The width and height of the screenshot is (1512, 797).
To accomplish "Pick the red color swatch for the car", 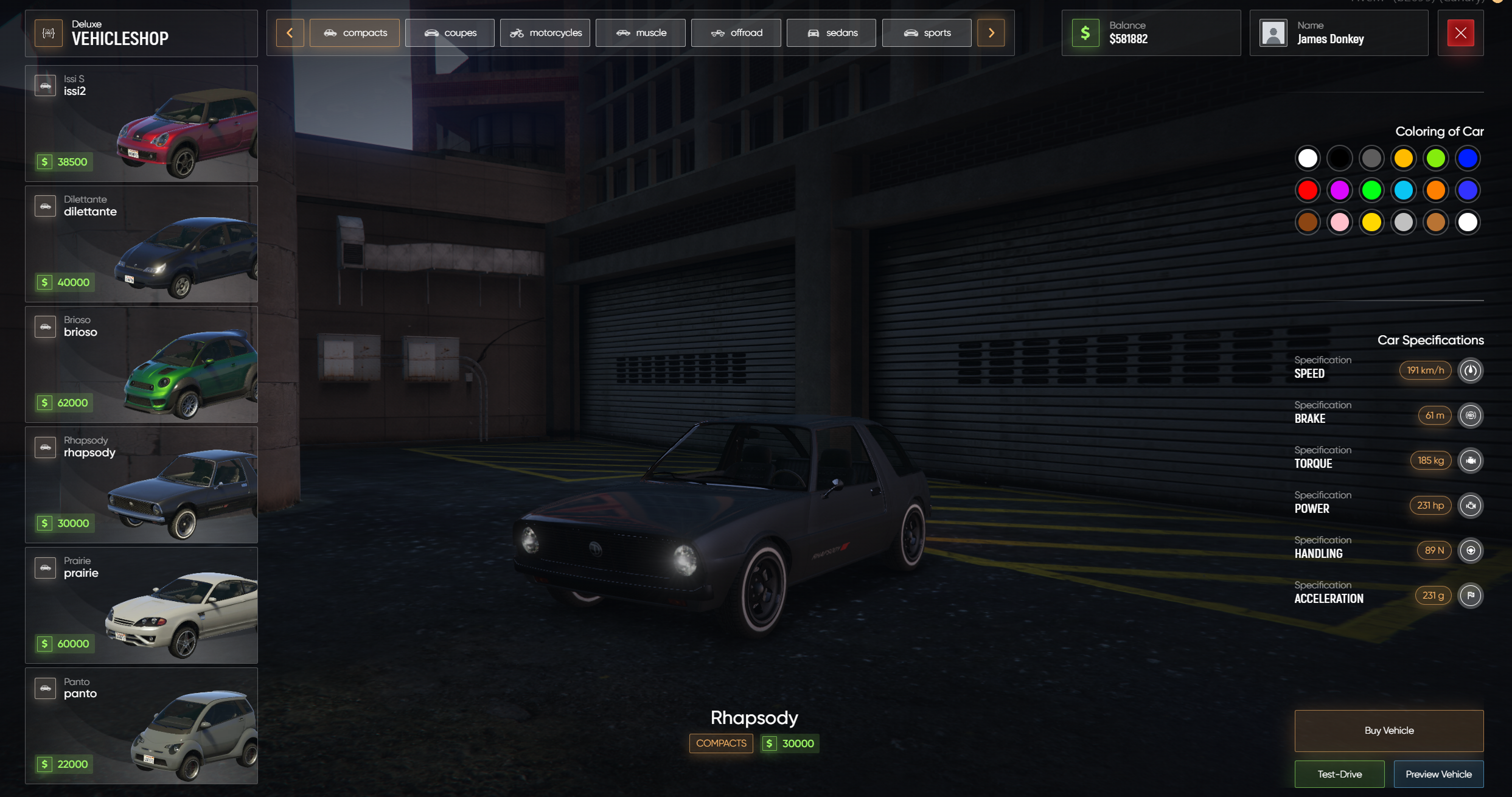I will click(x=1308, y=190).
